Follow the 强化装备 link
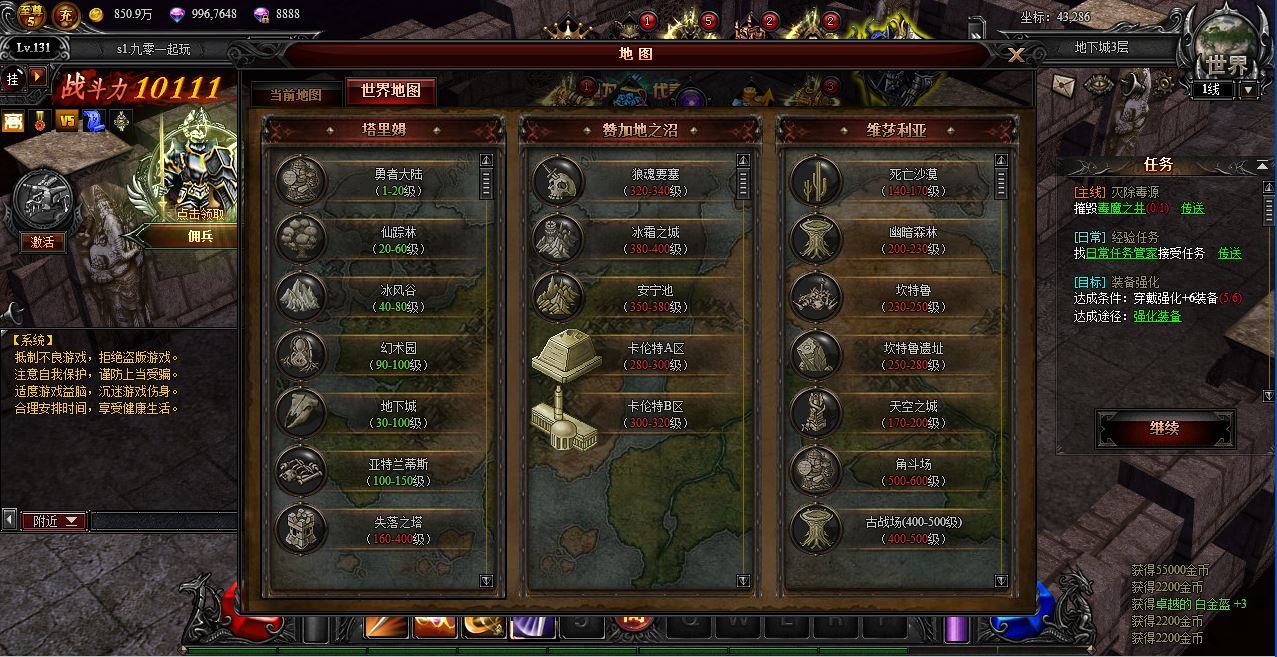Viewport: 1277px width, 657px height. pyautogui.click(x=1157, y=316)
